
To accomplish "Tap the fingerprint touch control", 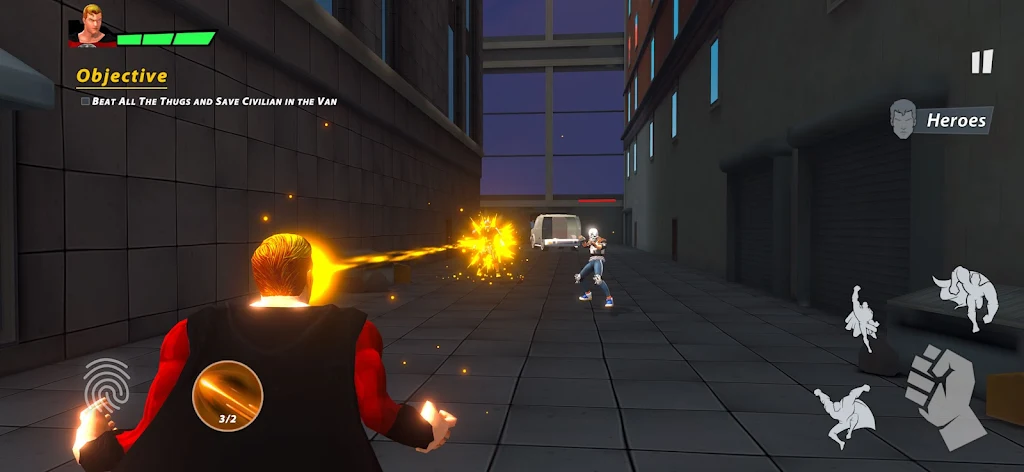I will (107, 383).
